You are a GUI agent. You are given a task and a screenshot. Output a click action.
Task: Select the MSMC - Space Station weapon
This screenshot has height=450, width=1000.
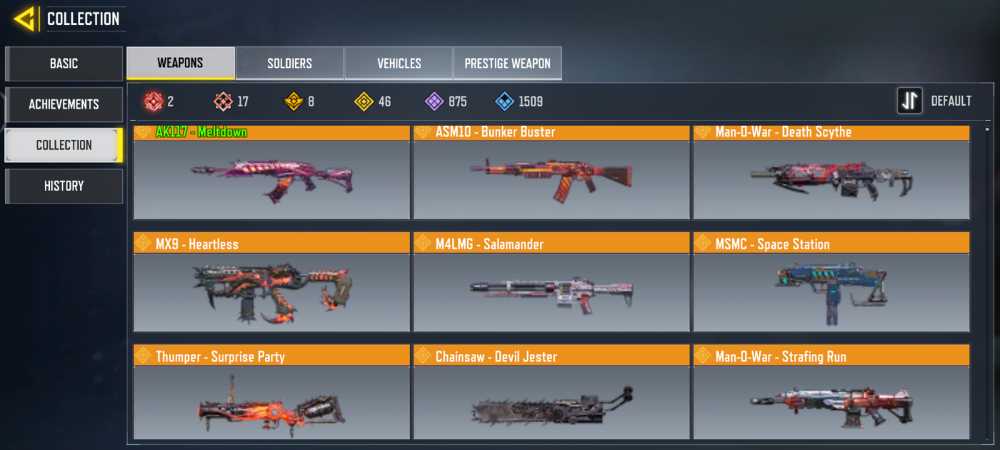click(x=831, y=283)
